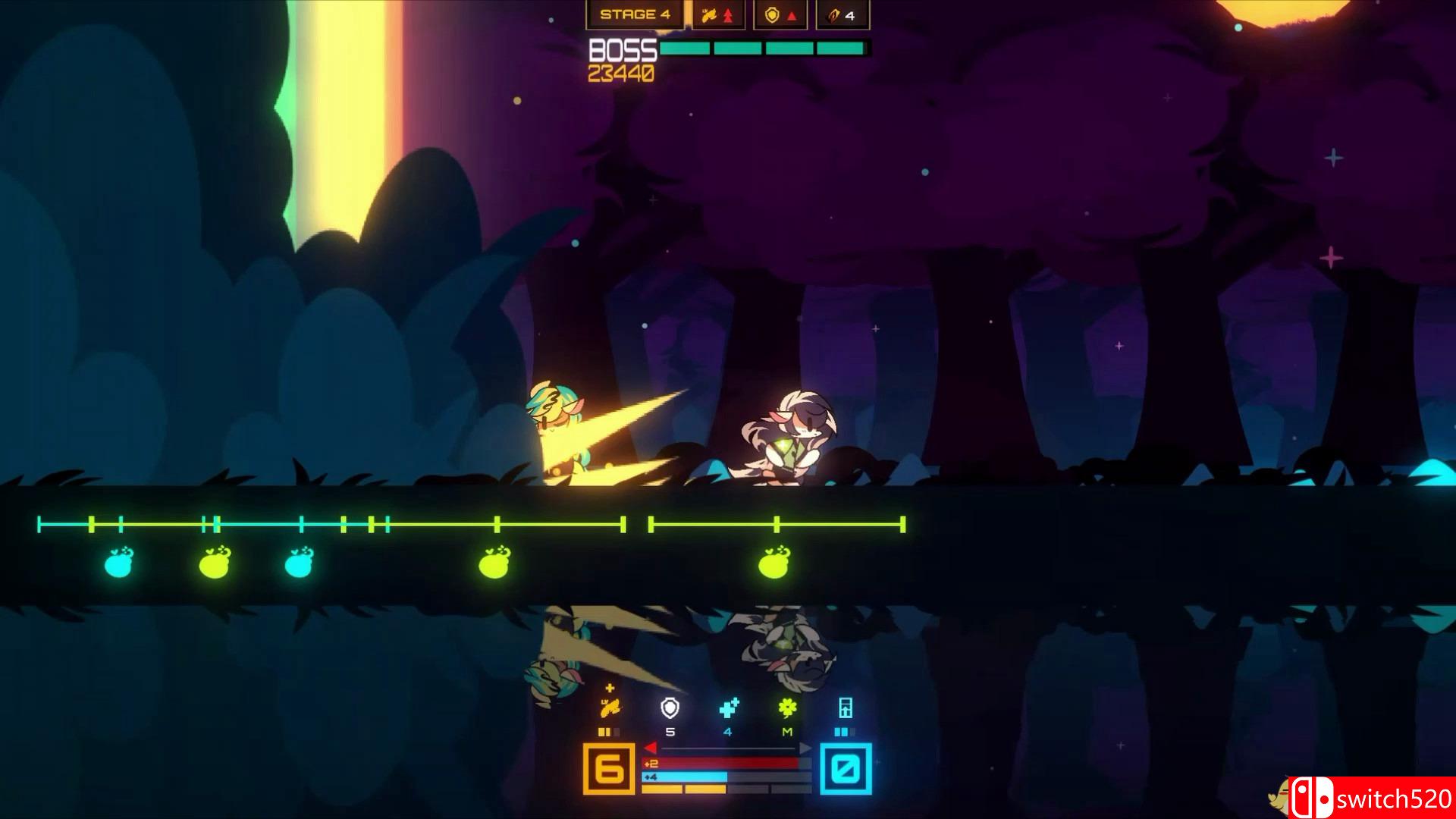This screenshot has width=1456, height=819.
Task: Select the top shield-up buff box
Action: pos(780,14)
